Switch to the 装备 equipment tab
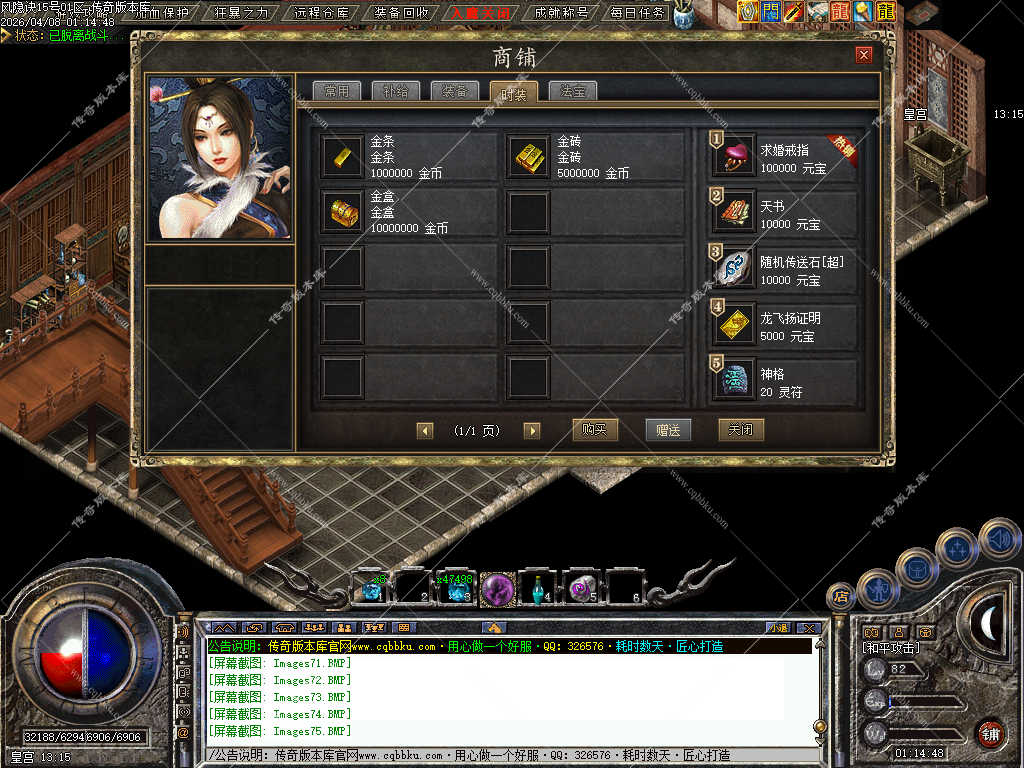Viewport: 1024px width, 768px height. click(454, 91)
